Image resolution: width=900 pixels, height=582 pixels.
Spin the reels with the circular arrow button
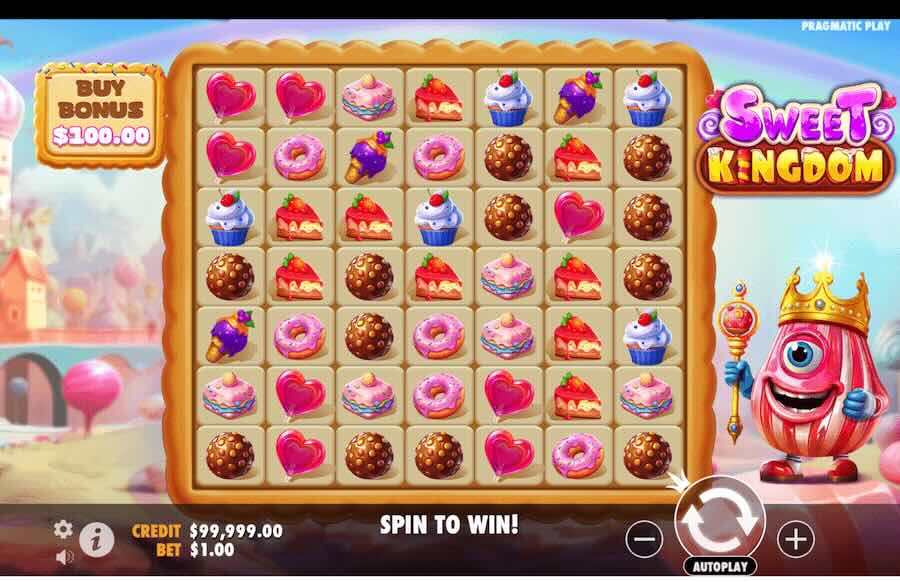[x=719, y=519]
